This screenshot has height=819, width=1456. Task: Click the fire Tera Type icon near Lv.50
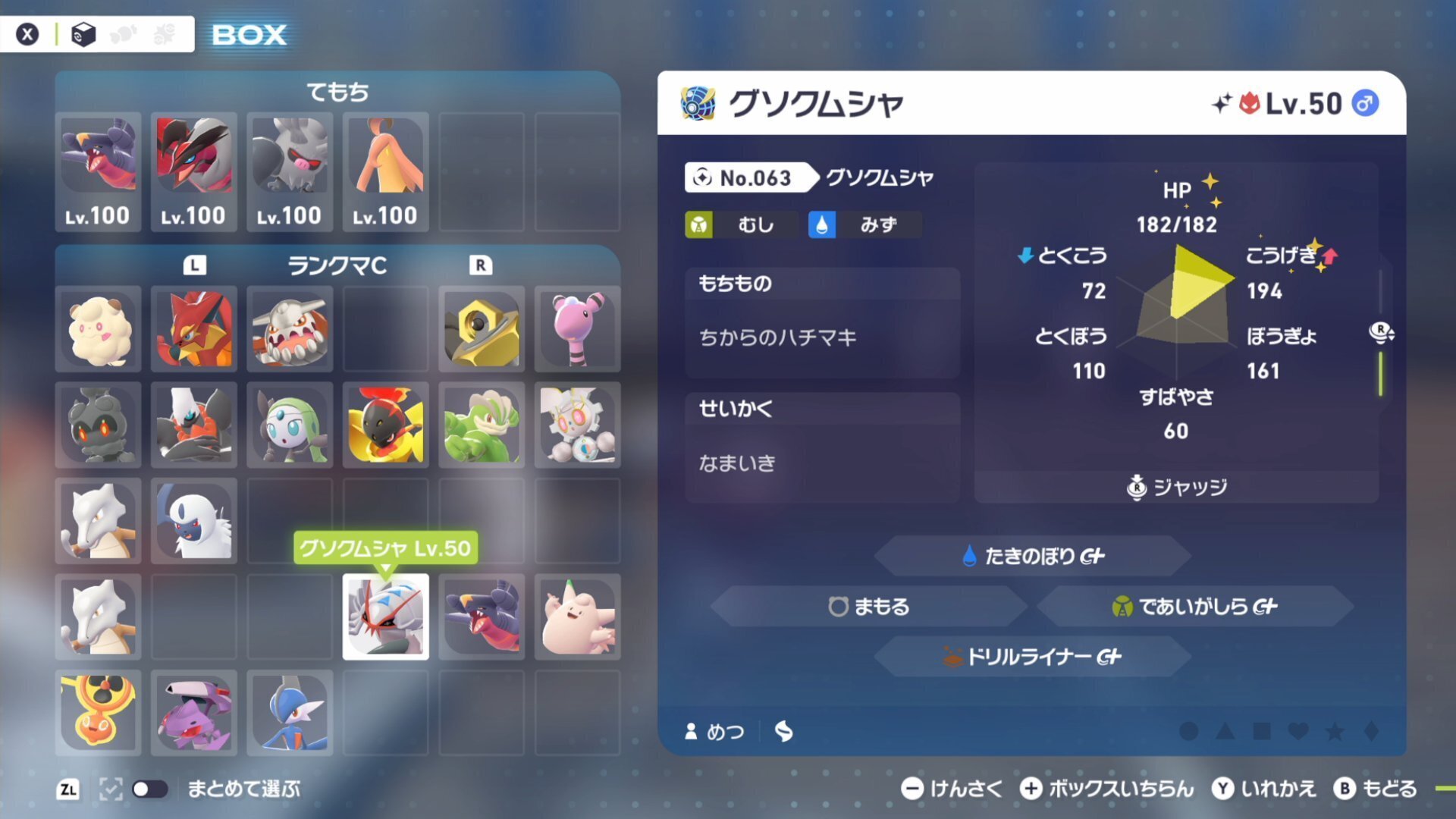(1251, 104)
